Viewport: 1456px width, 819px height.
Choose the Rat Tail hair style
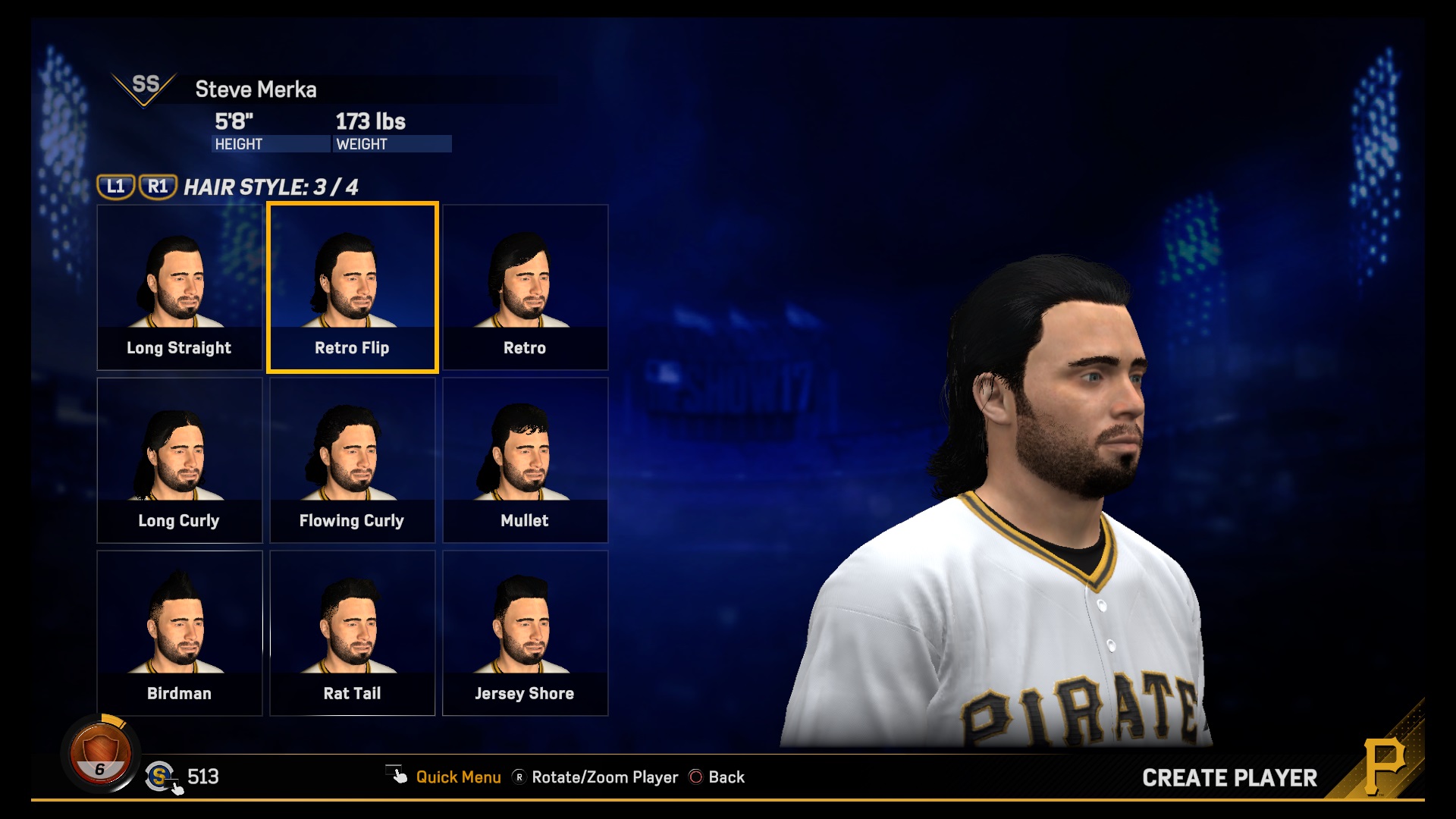point(353,633)
